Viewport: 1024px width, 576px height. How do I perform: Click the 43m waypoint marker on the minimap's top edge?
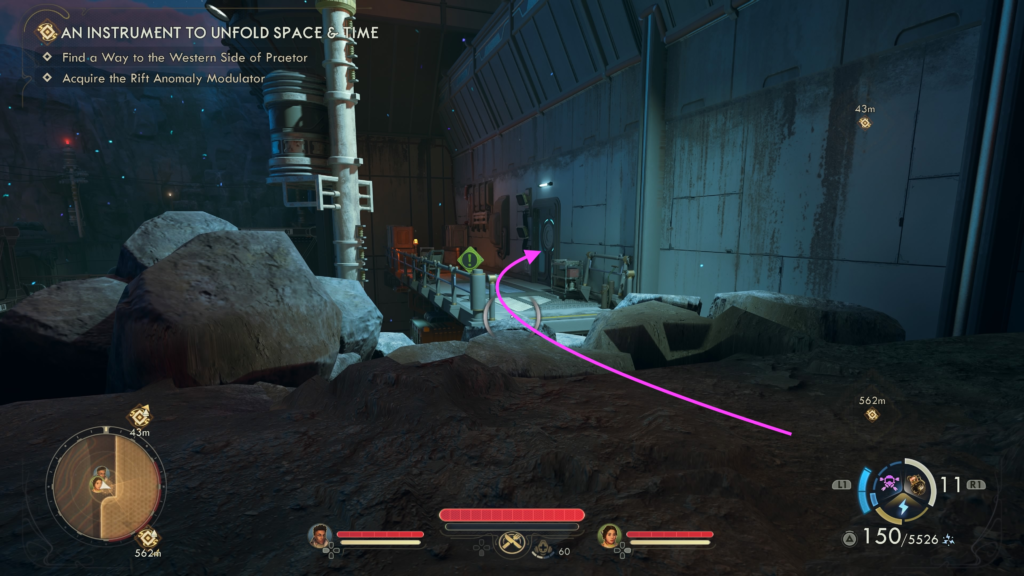click(139, 417)
